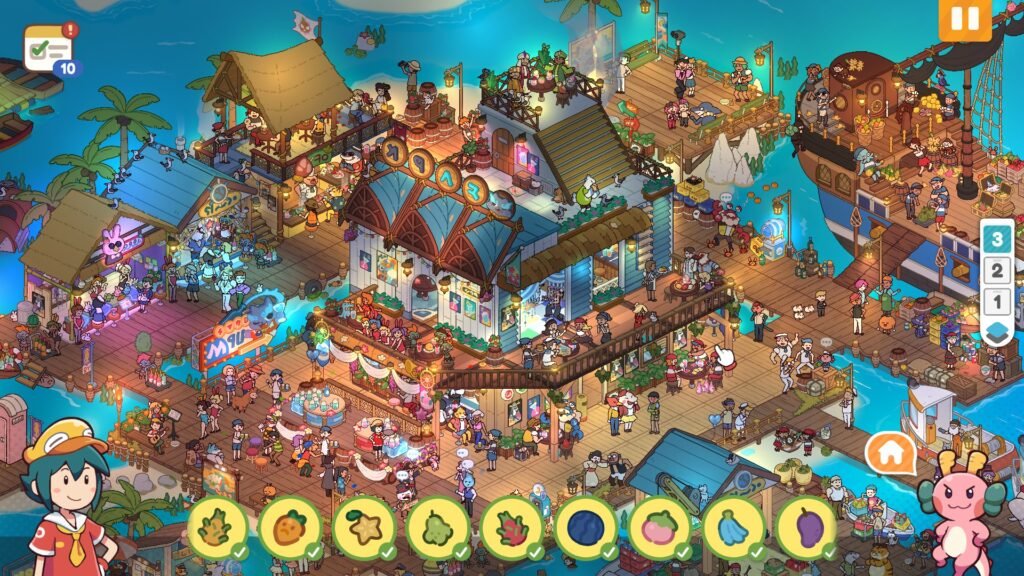Pick the purple eggplant target item
1024x576 pixels.
click(x=807, y=527)
